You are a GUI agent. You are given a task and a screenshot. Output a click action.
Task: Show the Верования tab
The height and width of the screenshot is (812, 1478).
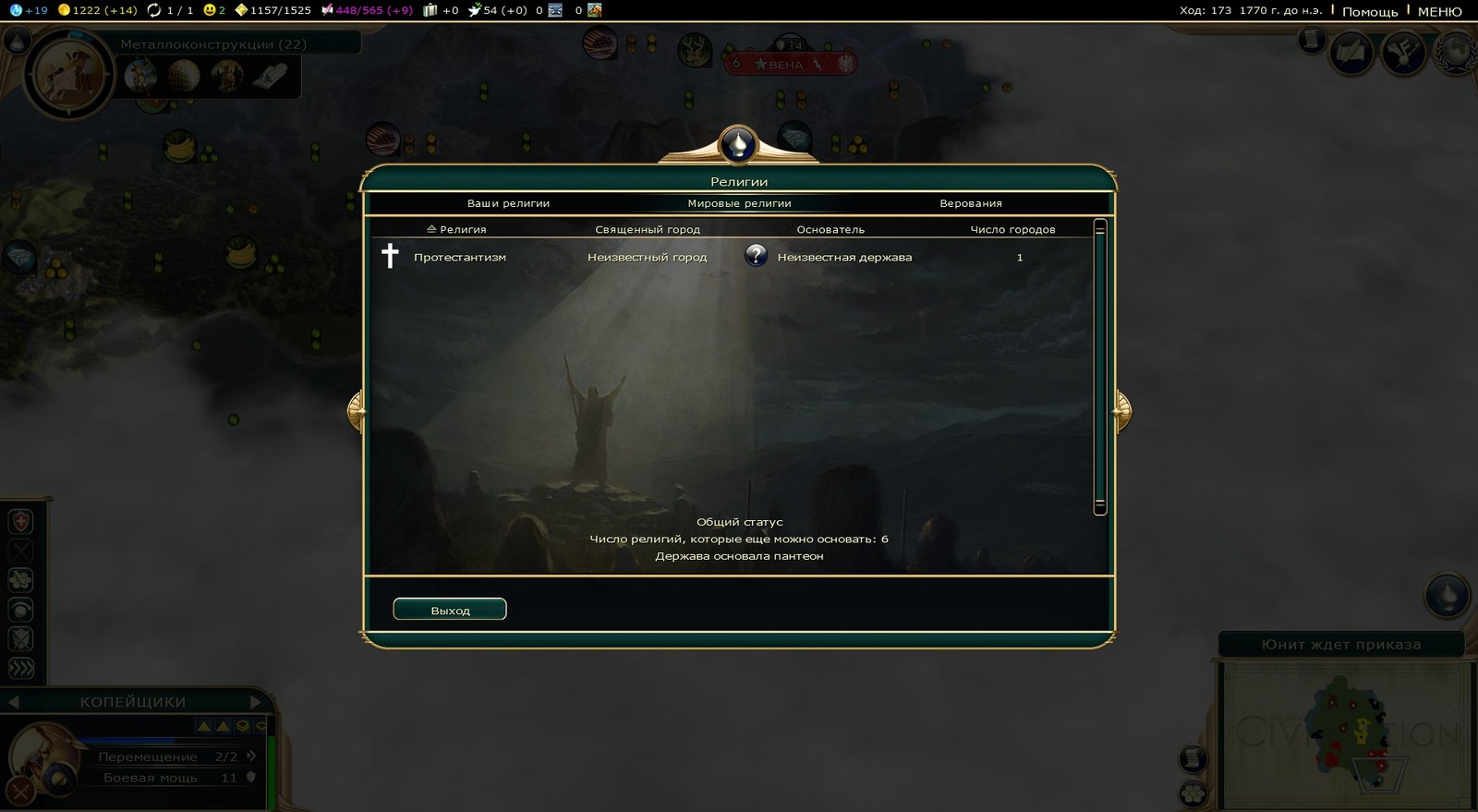click(x=971, y=203)
